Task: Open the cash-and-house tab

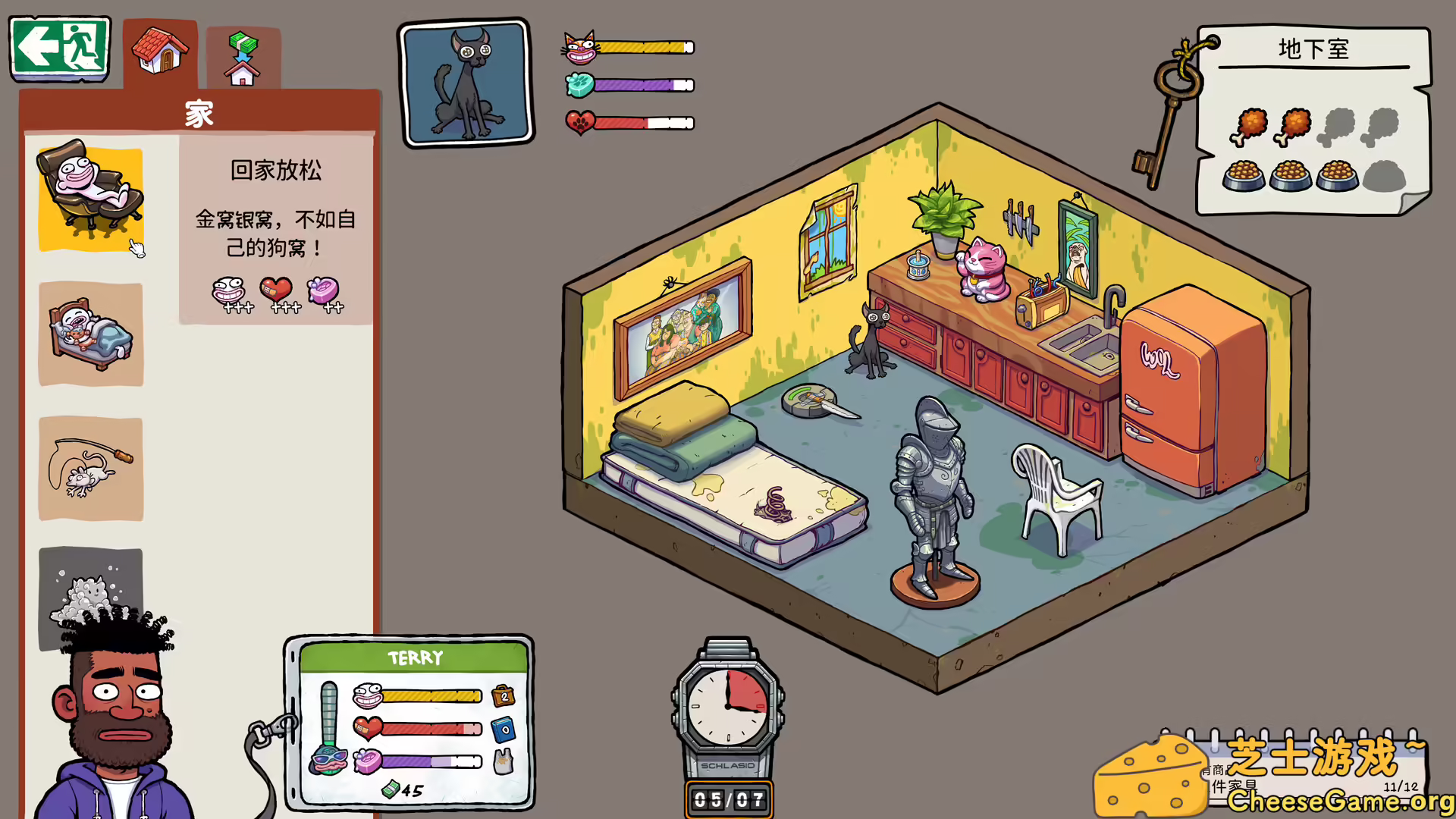Action: pos(243,58)
